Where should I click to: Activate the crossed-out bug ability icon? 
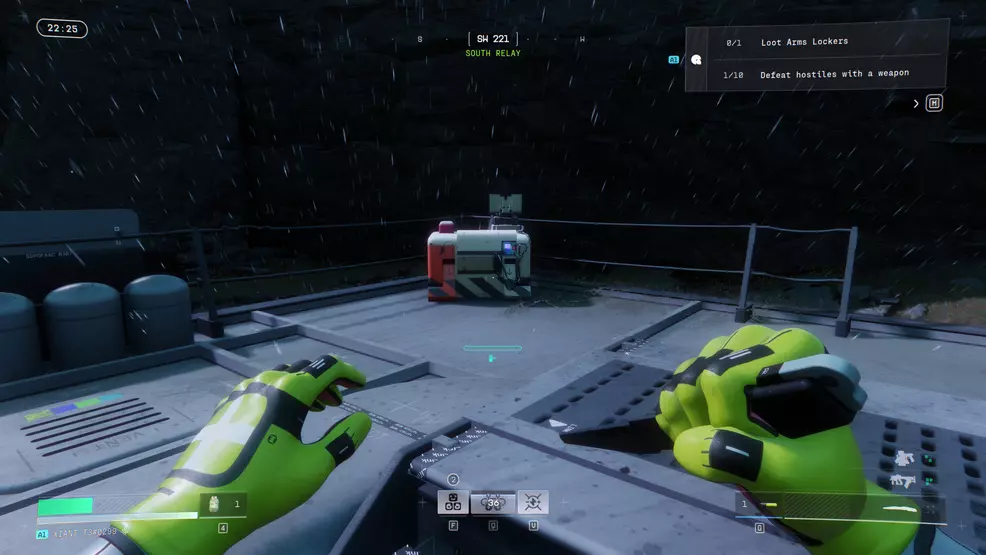533,502
